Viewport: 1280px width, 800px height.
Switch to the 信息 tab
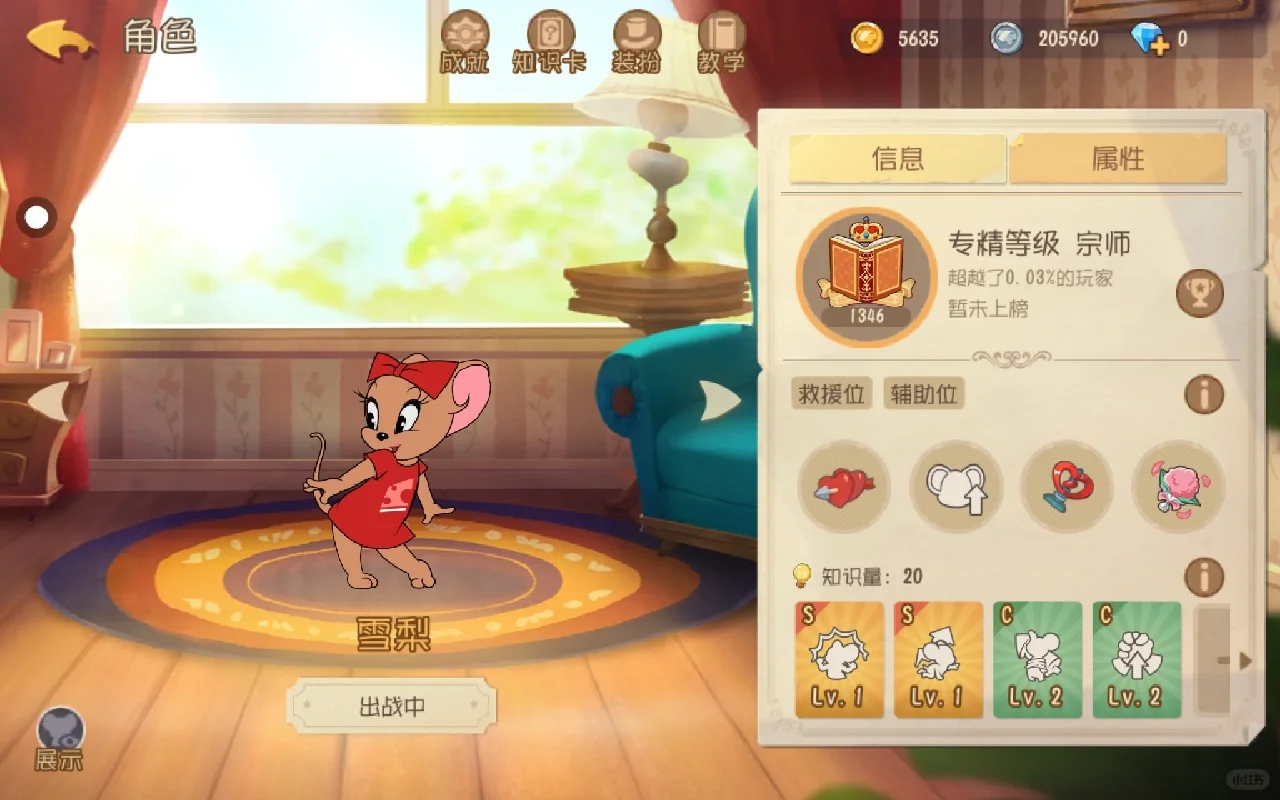point(897,158)
